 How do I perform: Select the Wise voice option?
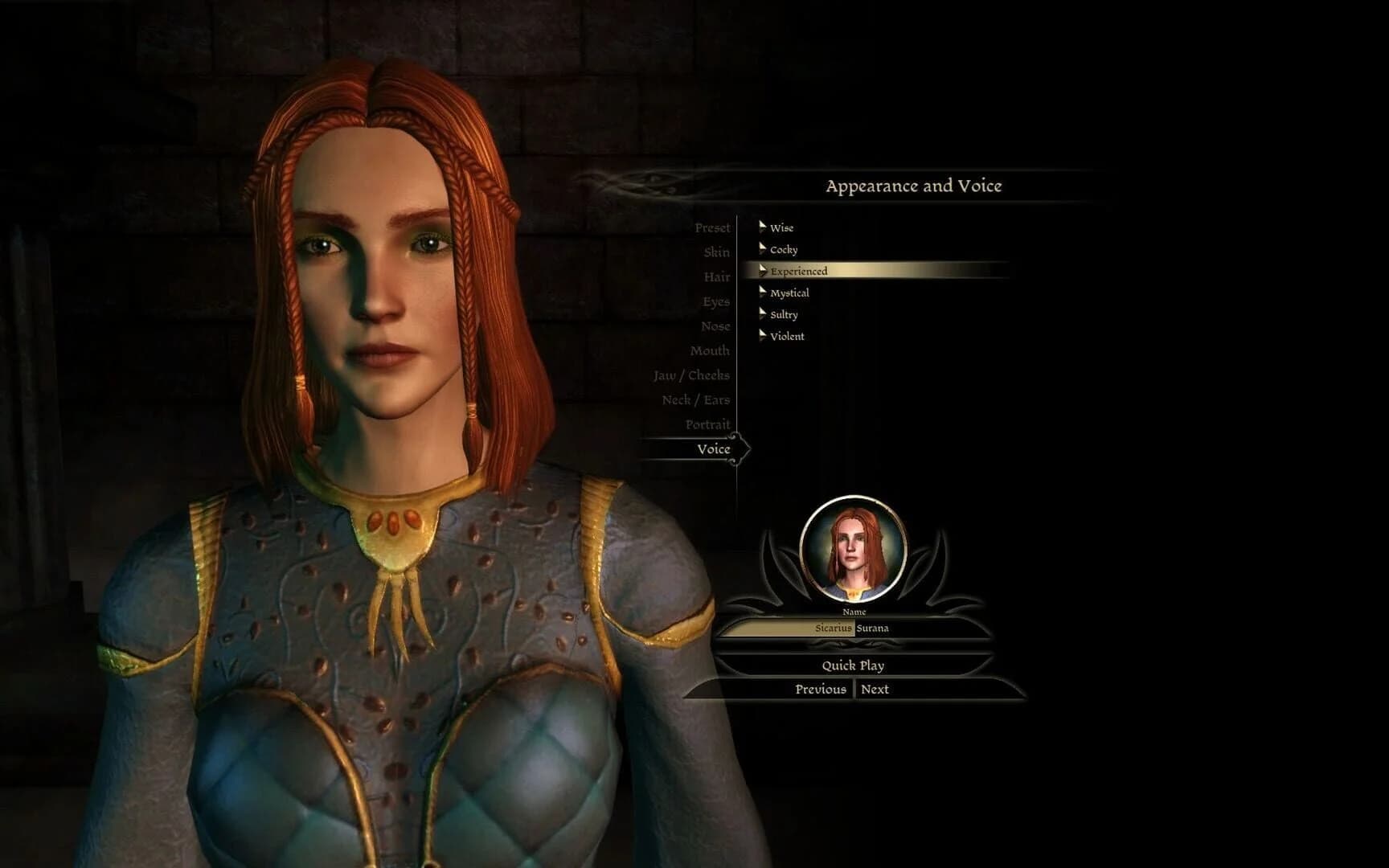tap(781, 227)
